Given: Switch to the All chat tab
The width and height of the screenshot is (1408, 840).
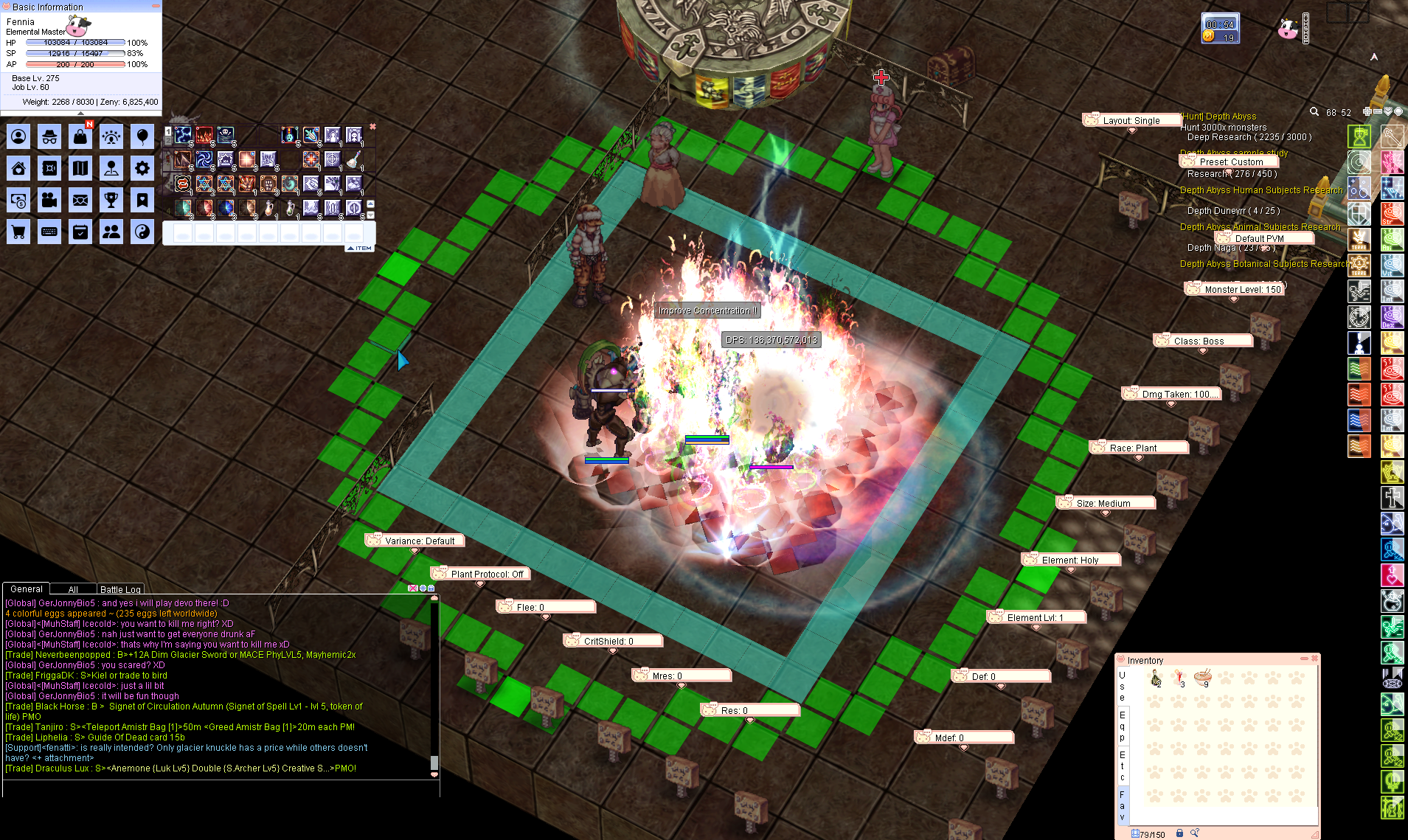Looking at the screenshot, I should tap(73, 589).
